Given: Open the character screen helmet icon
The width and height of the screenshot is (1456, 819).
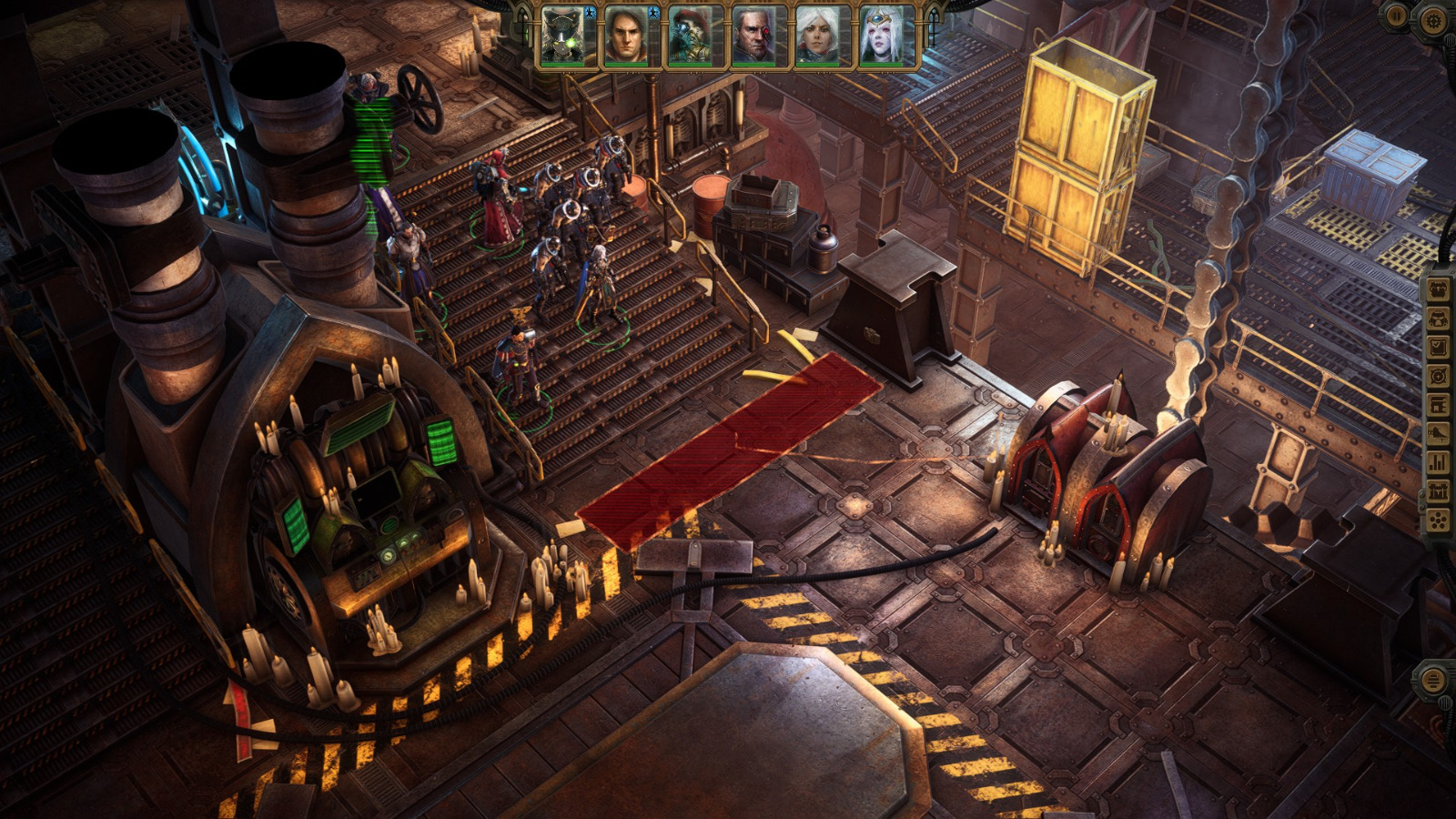Looking at the screenshot, I should (x=1438, y=320).
